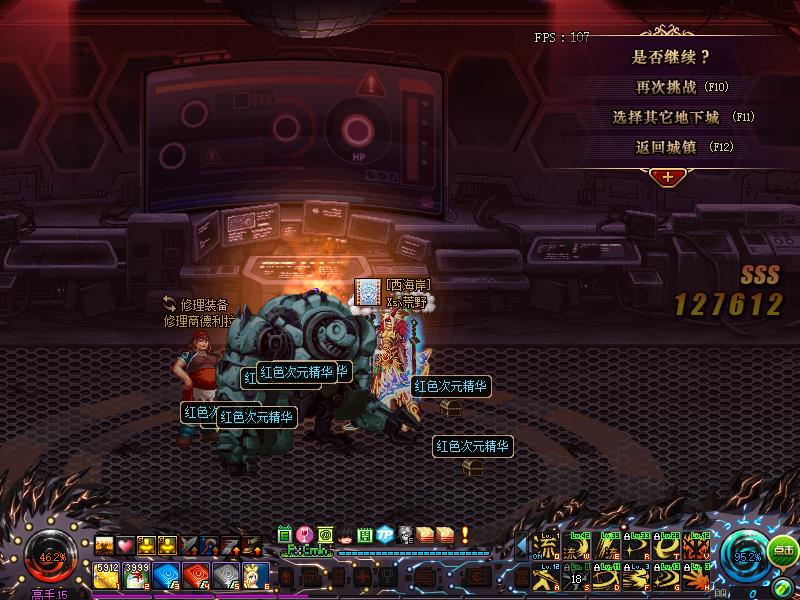Expand the red plus button under the menu
This screenshot has height=600, width=800.
(664, 176)
